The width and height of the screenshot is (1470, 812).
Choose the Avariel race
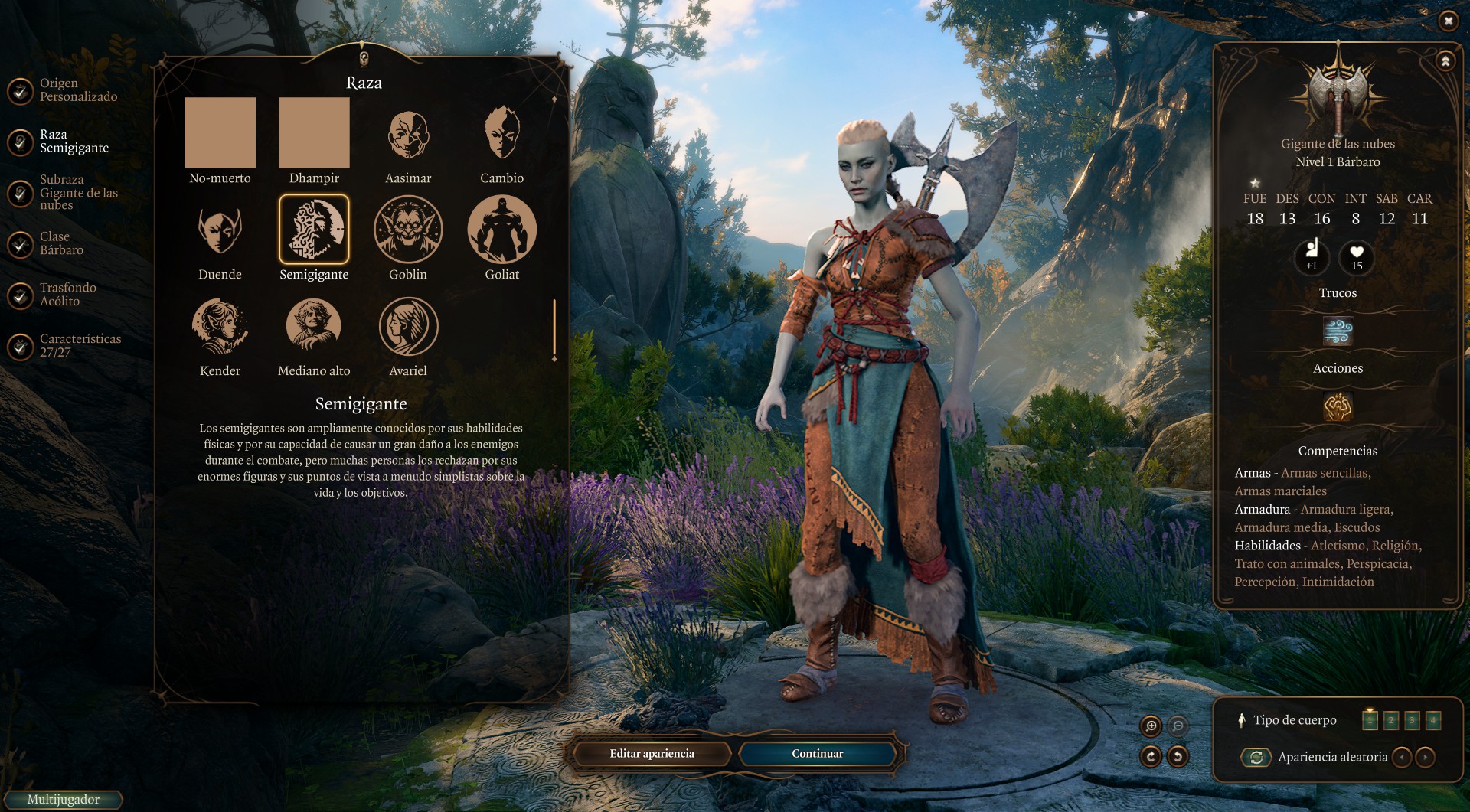click(x=408, y=327)
